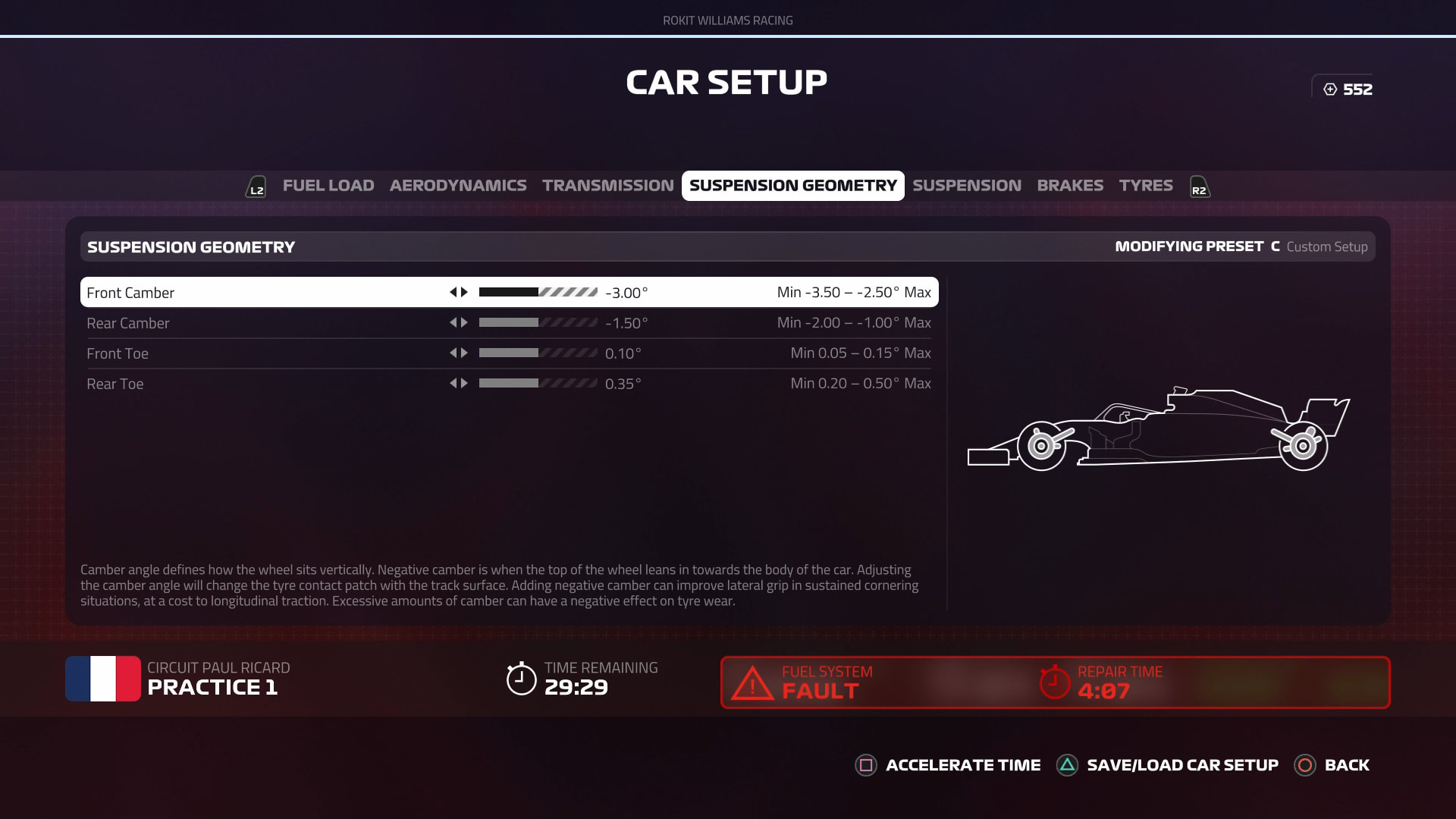Activate Accelerate Time
This screenshot has width=1456, height=819.
[948, 765]
